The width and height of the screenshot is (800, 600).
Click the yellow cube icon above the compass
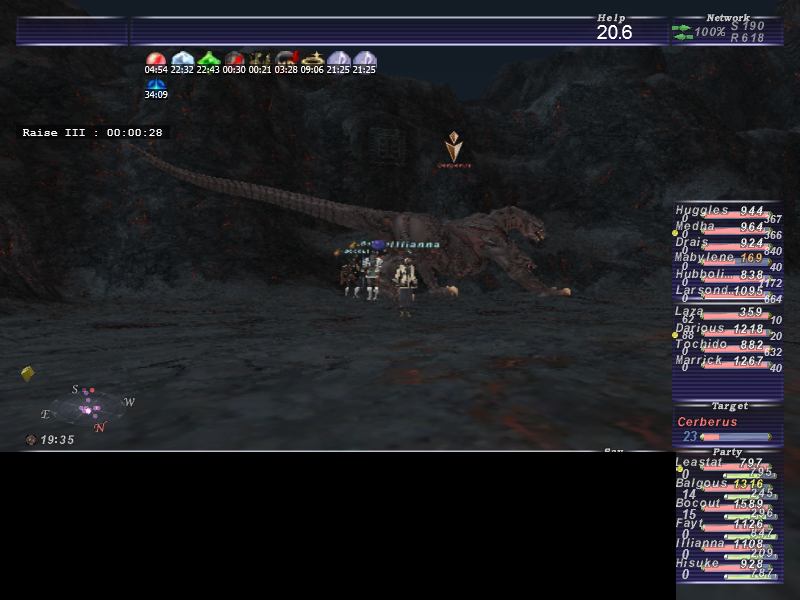pos(28,374)
